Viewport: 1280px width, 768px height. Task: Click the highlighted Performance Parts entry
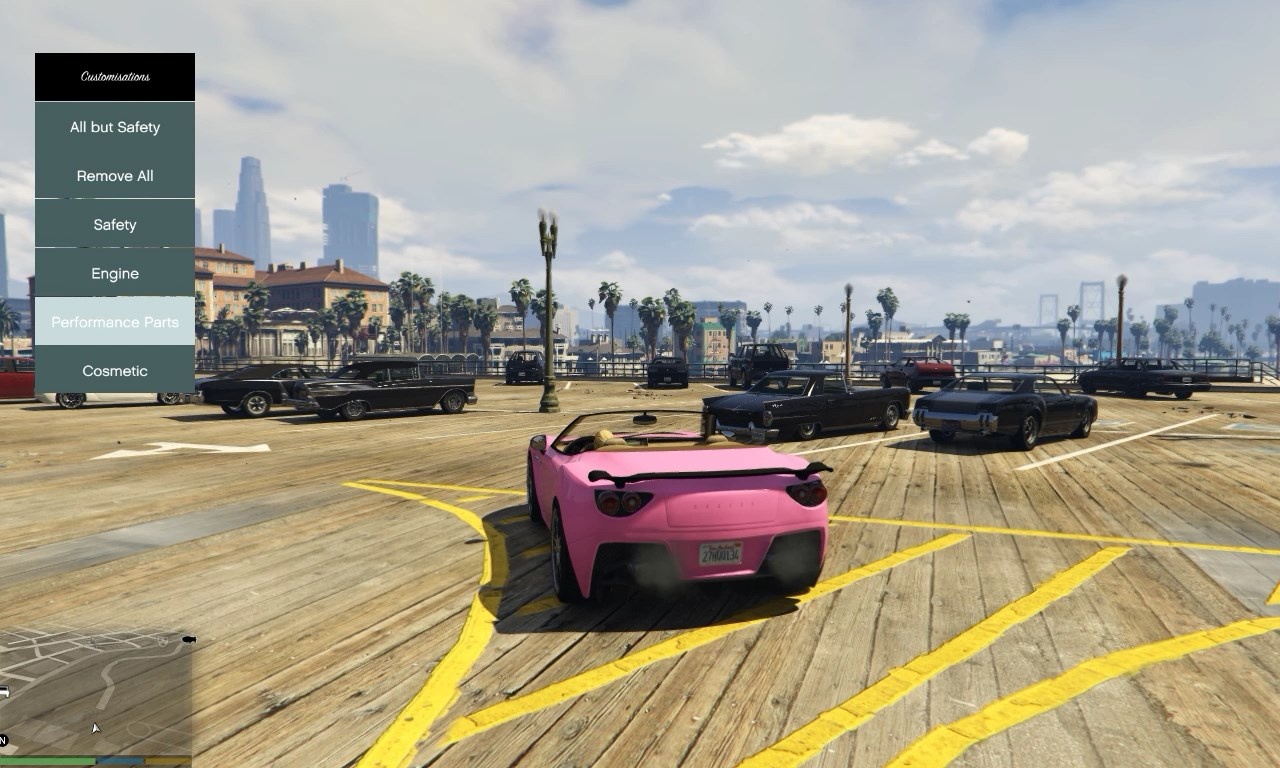click(115, 322)
